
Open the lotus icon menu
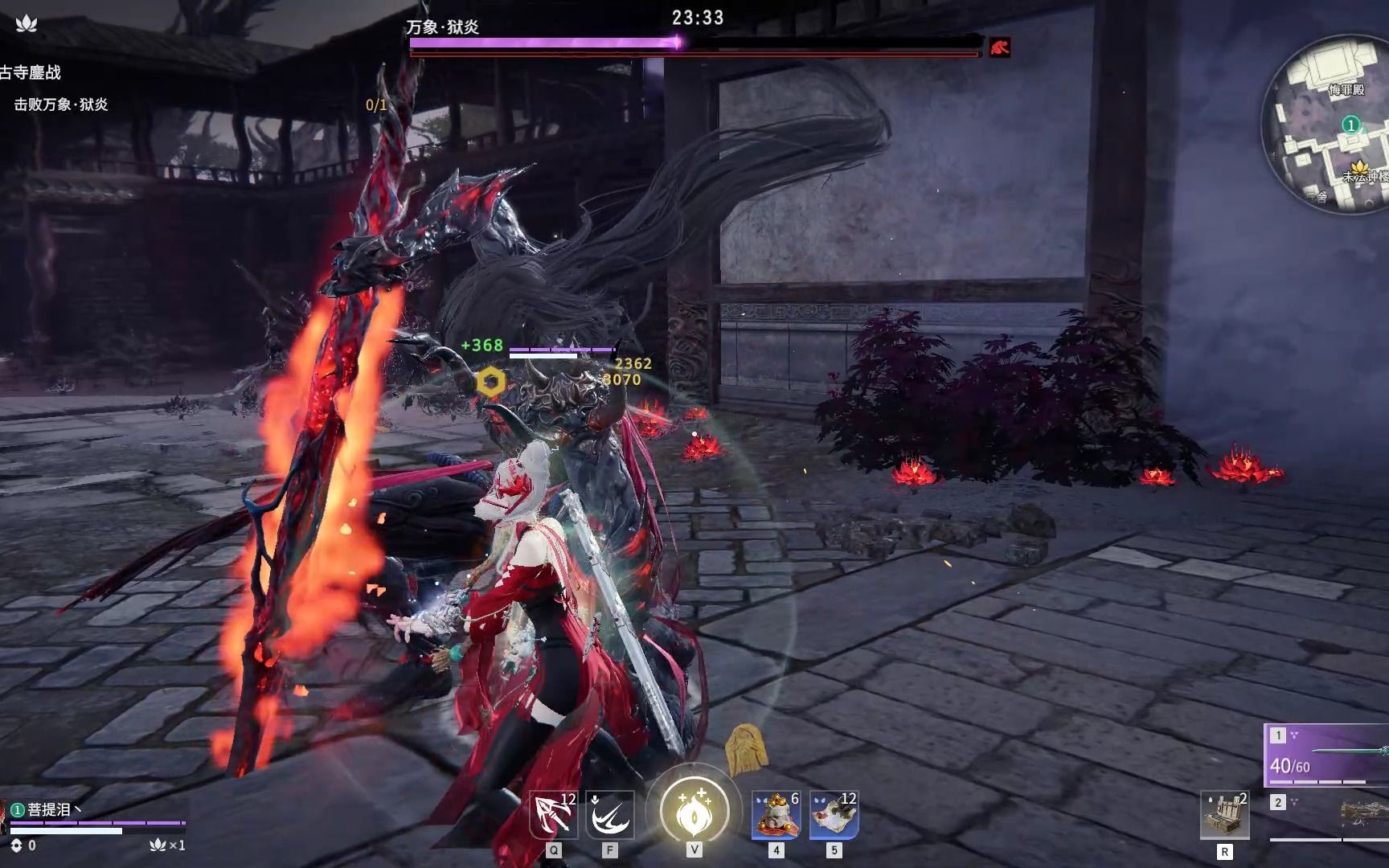tap(27, 23)
